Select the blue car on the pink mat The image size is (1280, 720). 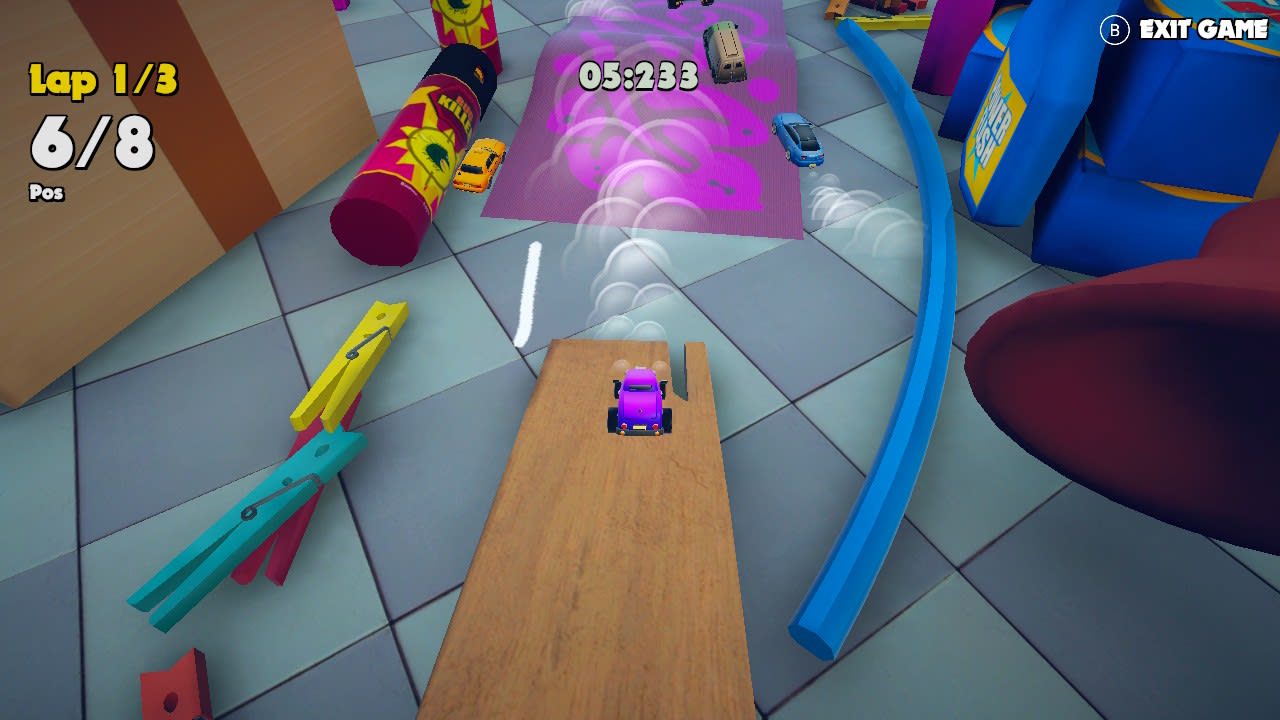pyautogui.click(x=796, y=141)
